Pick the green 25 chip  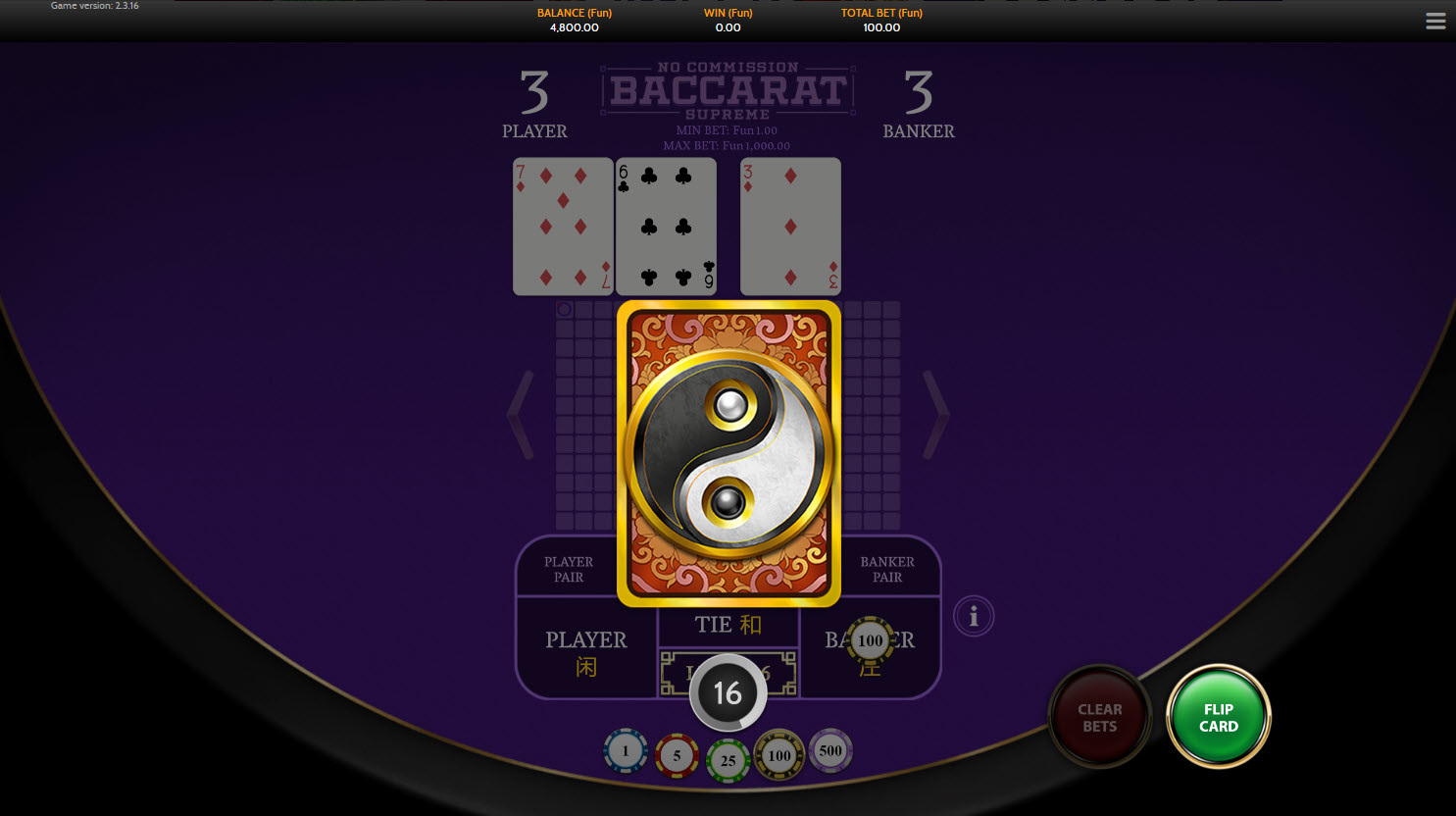click(728, 760)
